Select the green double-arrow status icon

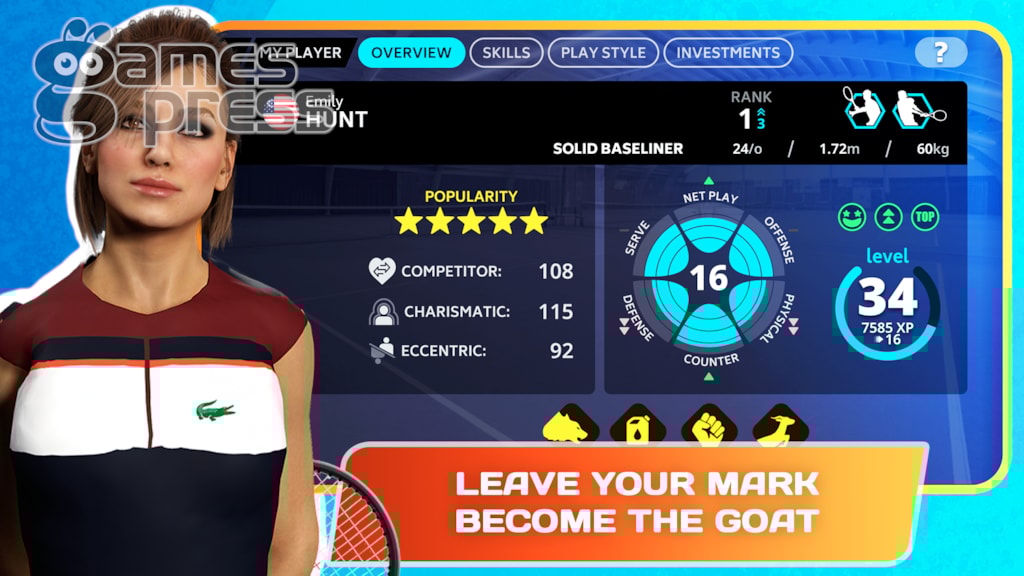tap(888, 217)
